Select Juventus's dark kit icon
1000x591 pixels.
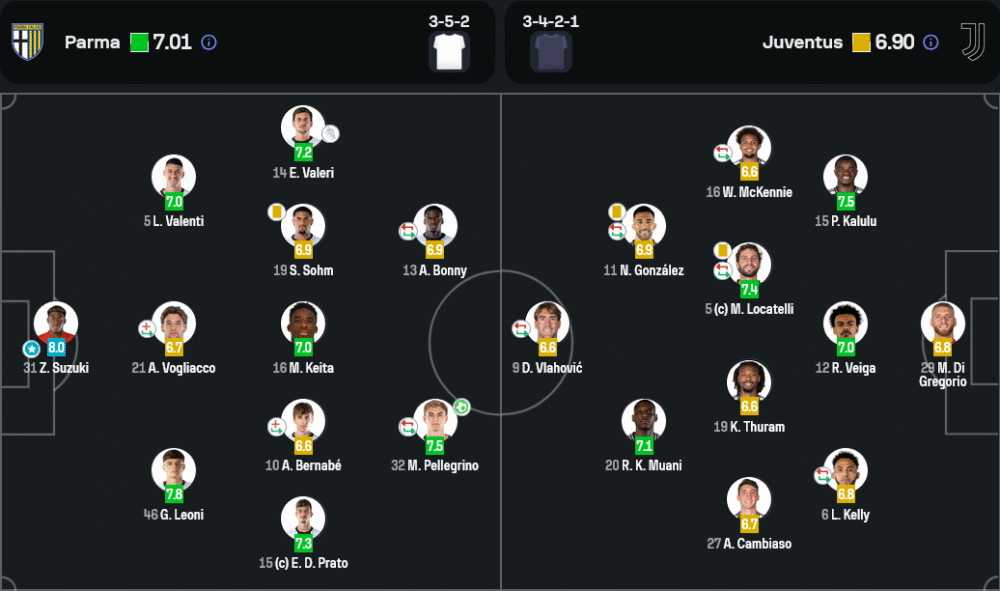tap(551, 51)
